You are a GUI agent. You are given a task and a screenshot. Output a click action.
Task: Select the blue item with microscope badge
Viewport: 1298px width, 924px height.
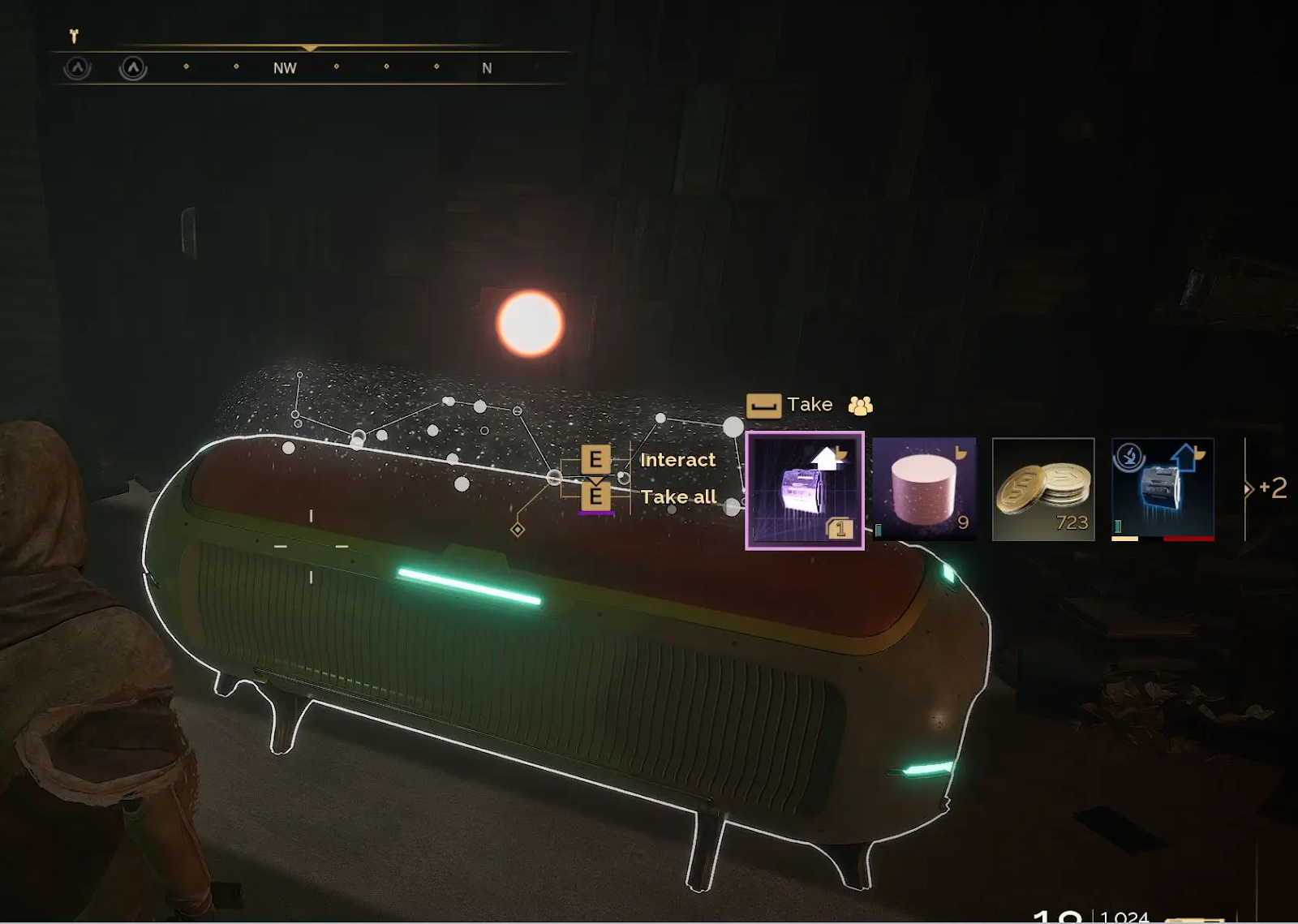pos(1163,489)
